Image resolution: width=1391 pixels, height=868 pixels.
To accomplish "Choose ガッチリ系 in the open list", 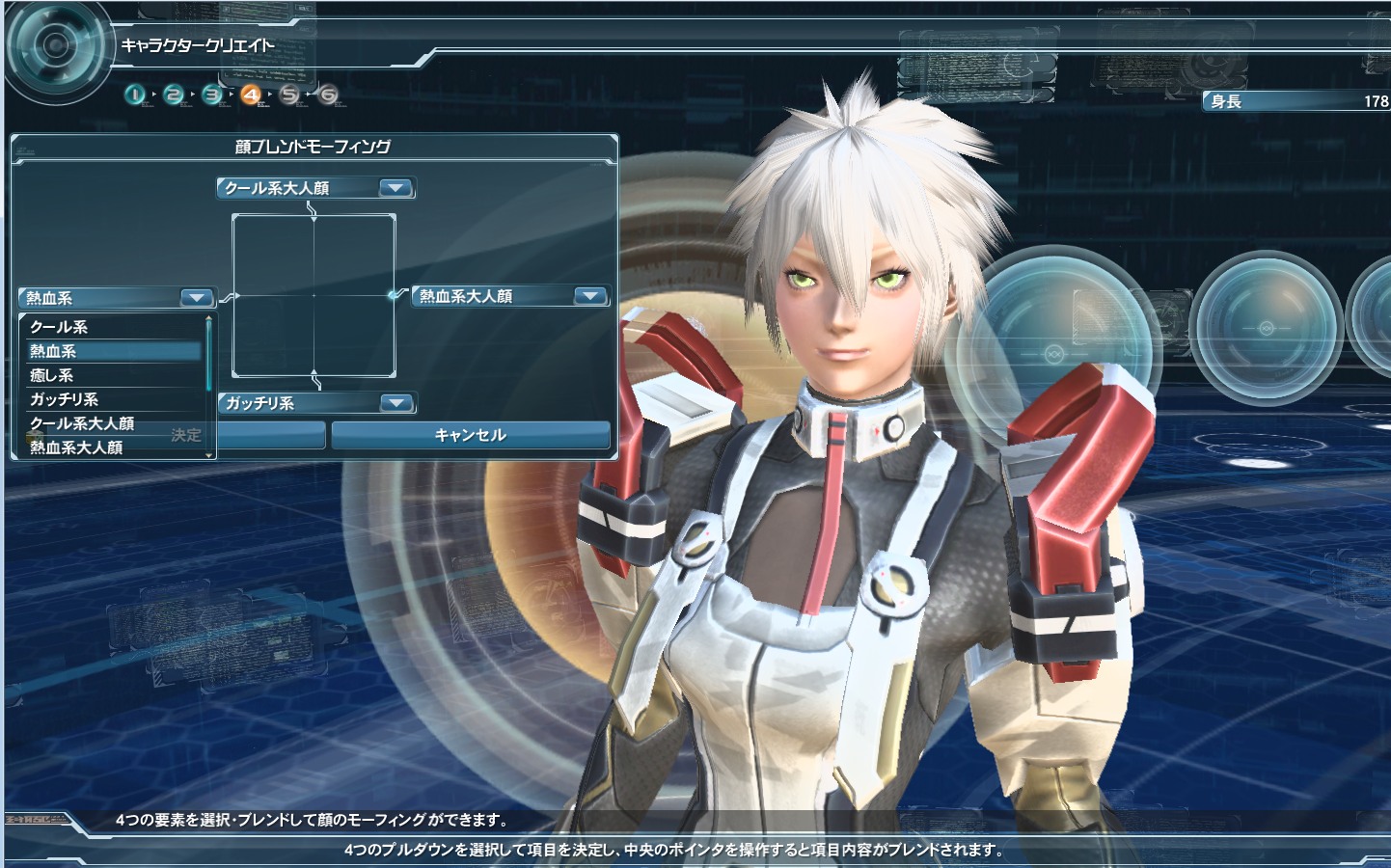I will click(114, 399).
